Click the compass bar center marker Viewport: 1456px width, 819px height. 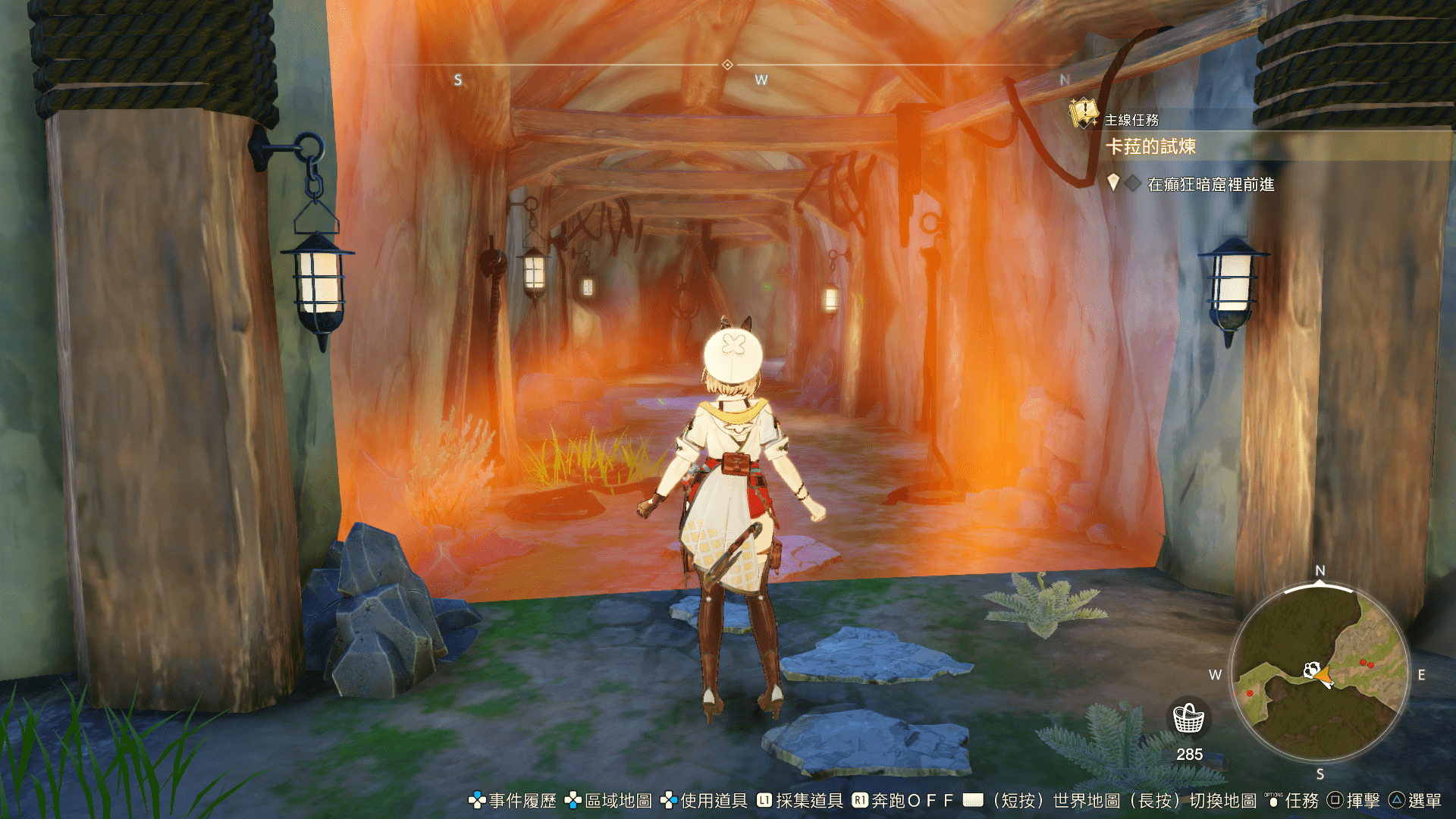point(727,65)
